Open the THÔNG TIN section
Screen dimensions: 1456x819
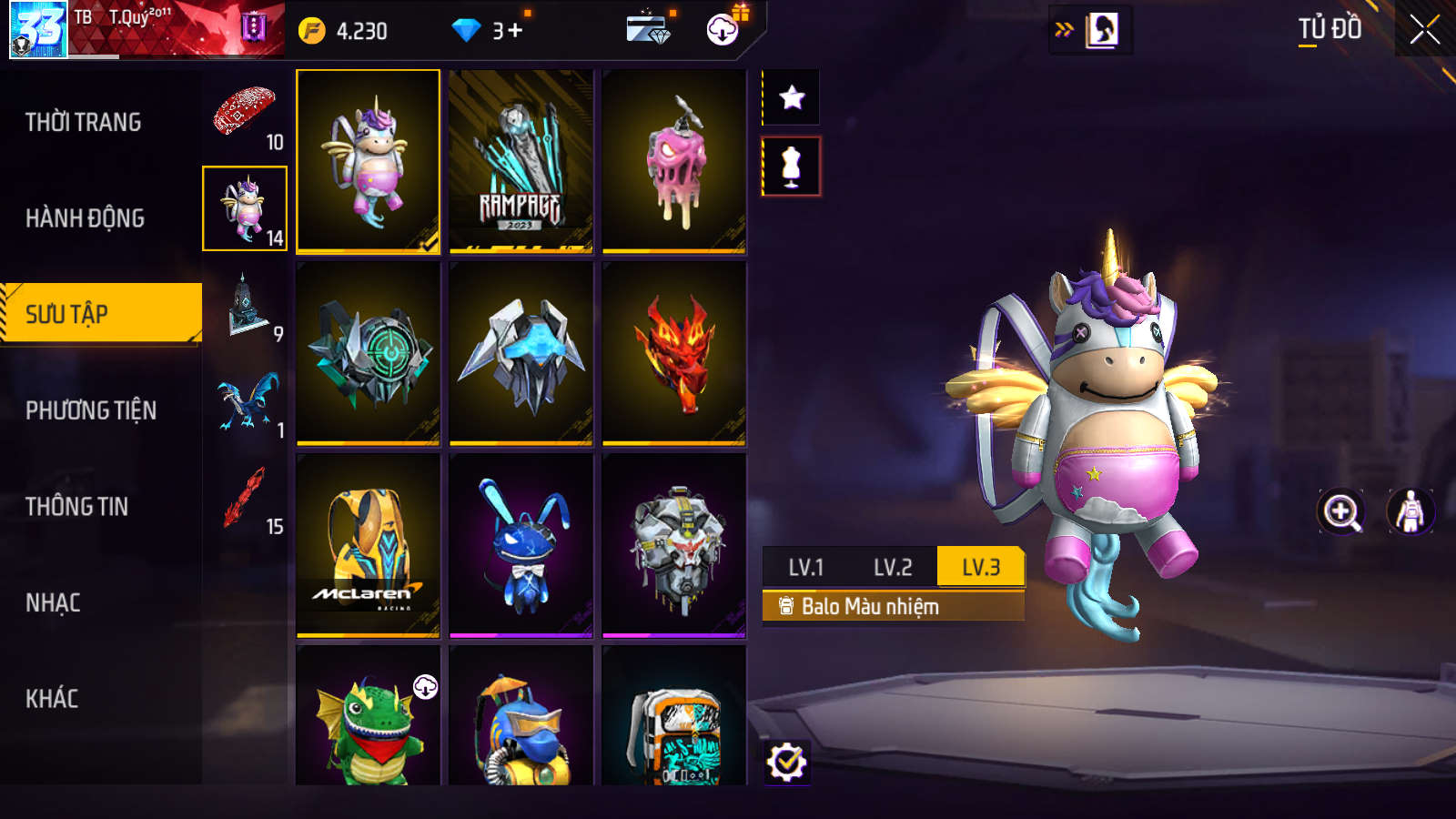[76, 507]
